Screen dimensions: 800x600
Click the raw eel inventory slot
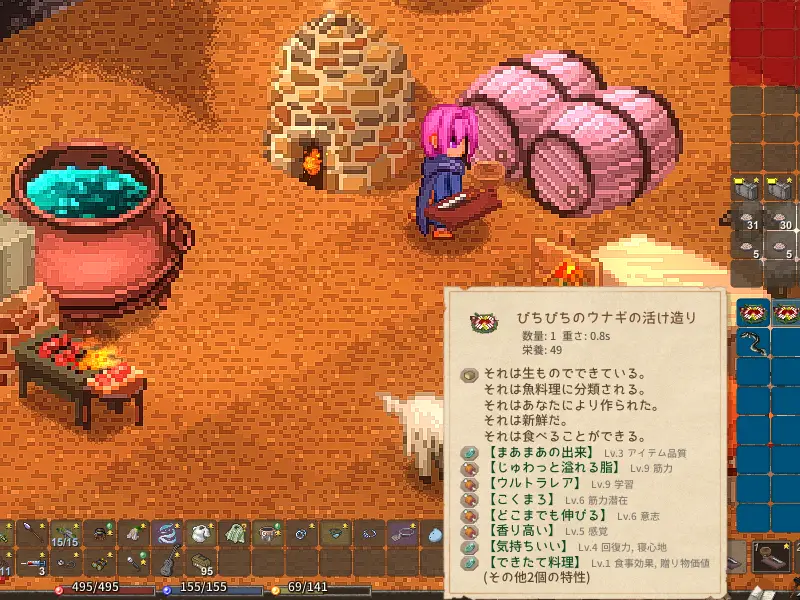[x=751, y=343]
